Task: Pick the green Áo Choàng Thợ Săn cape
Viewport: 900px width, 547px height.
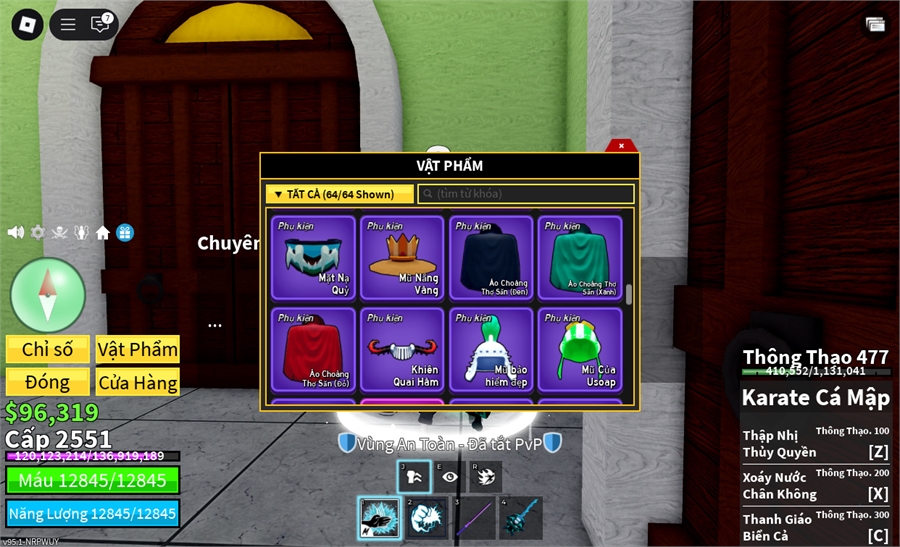Action: click(580, 257)
